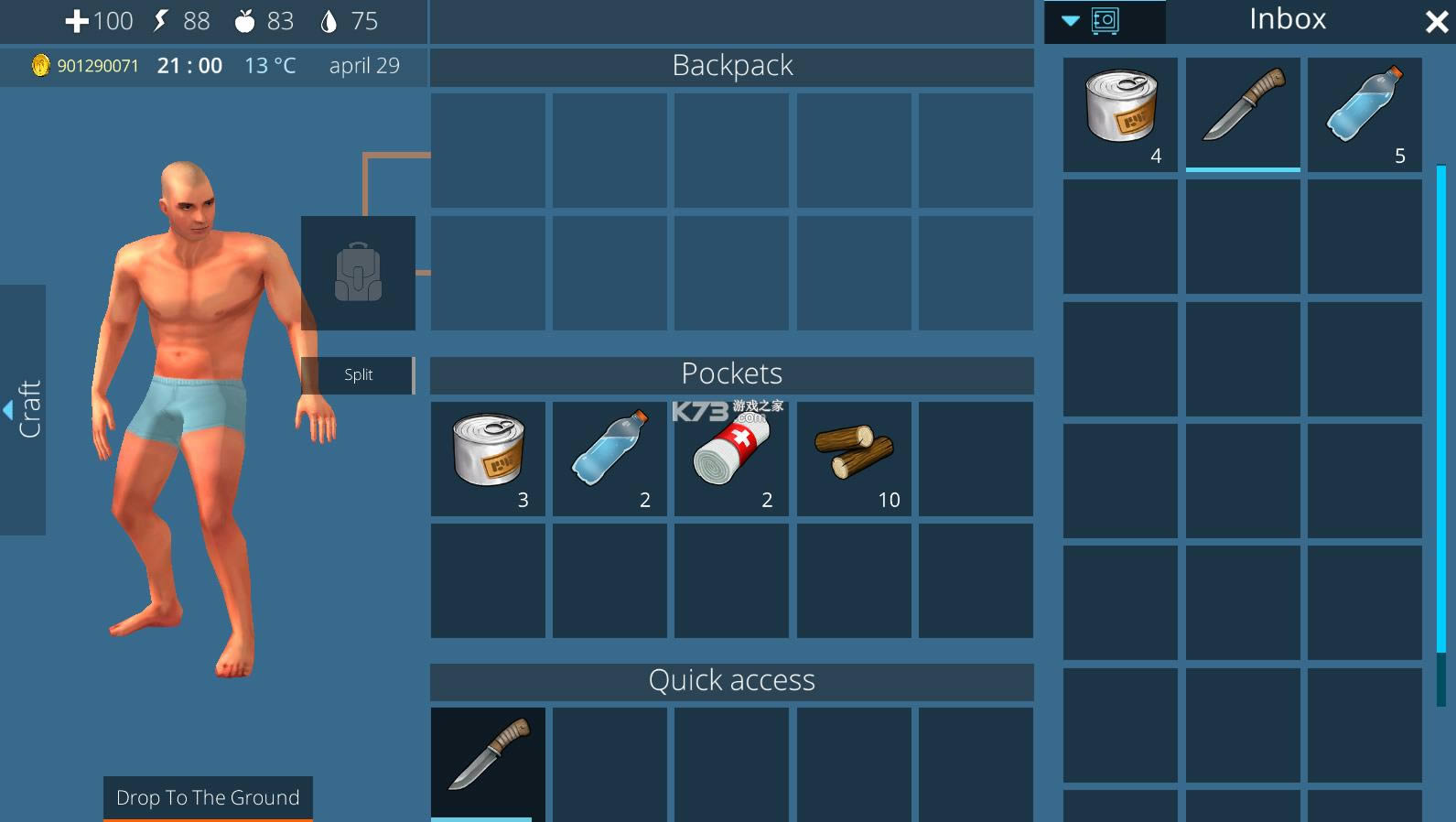Click the health cross icon

pos(78,20)
